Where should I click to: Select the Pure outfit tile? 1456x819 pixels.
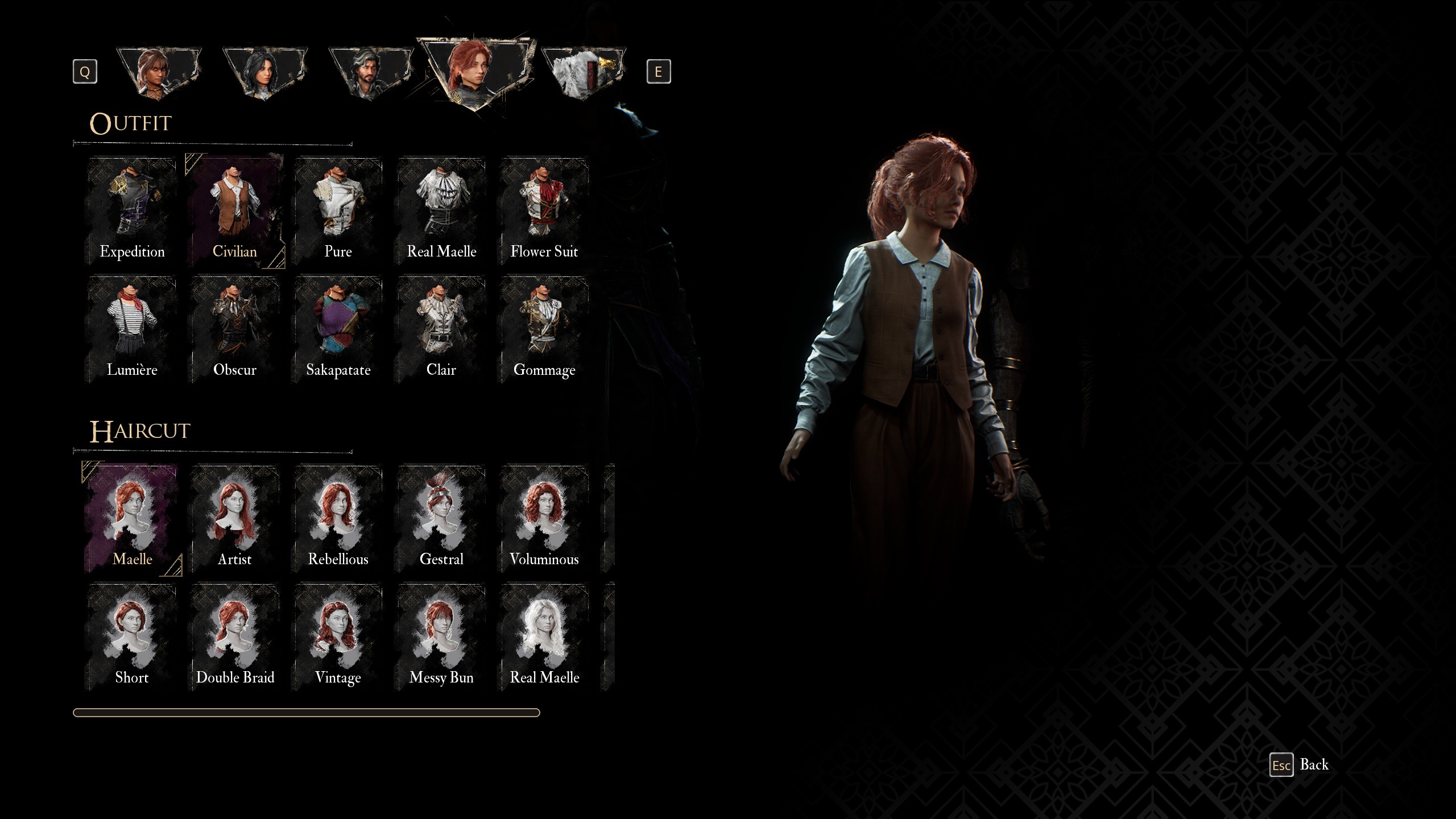click(338, 210)
